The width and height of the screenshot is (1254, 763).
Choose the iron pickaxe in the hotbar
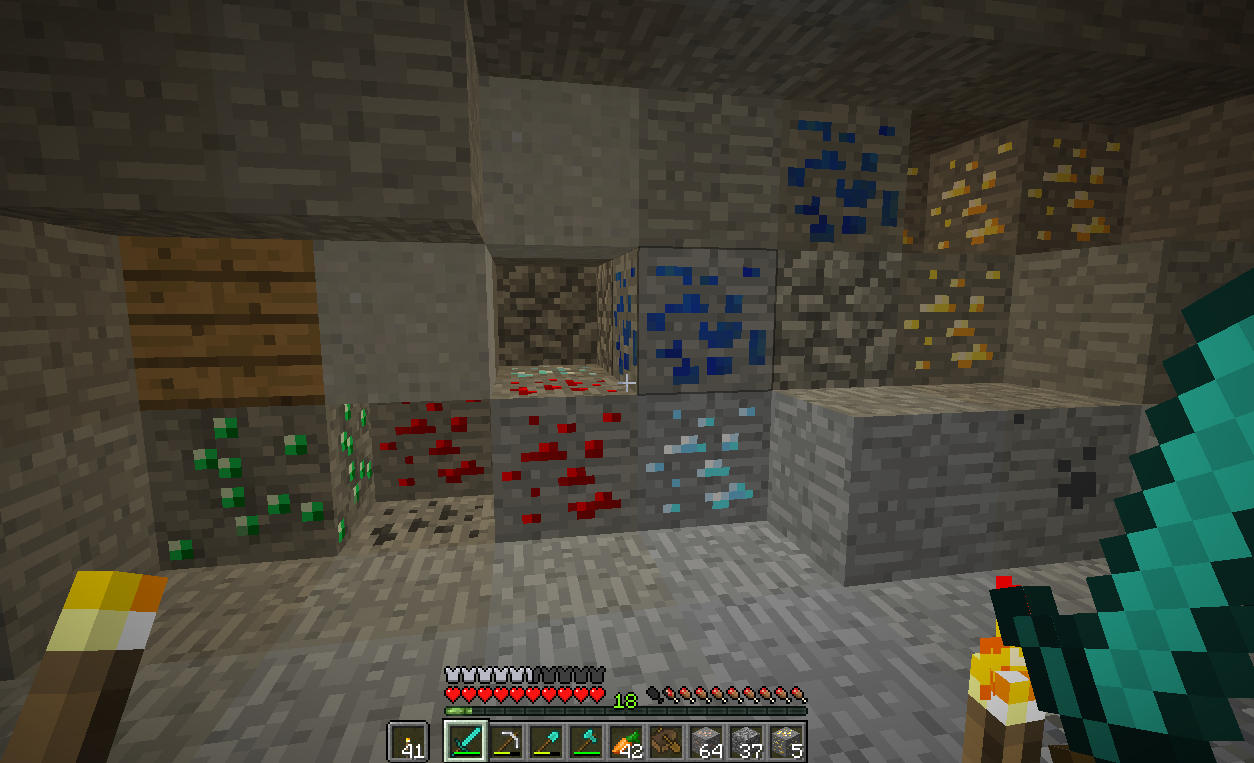pos(505,742)
